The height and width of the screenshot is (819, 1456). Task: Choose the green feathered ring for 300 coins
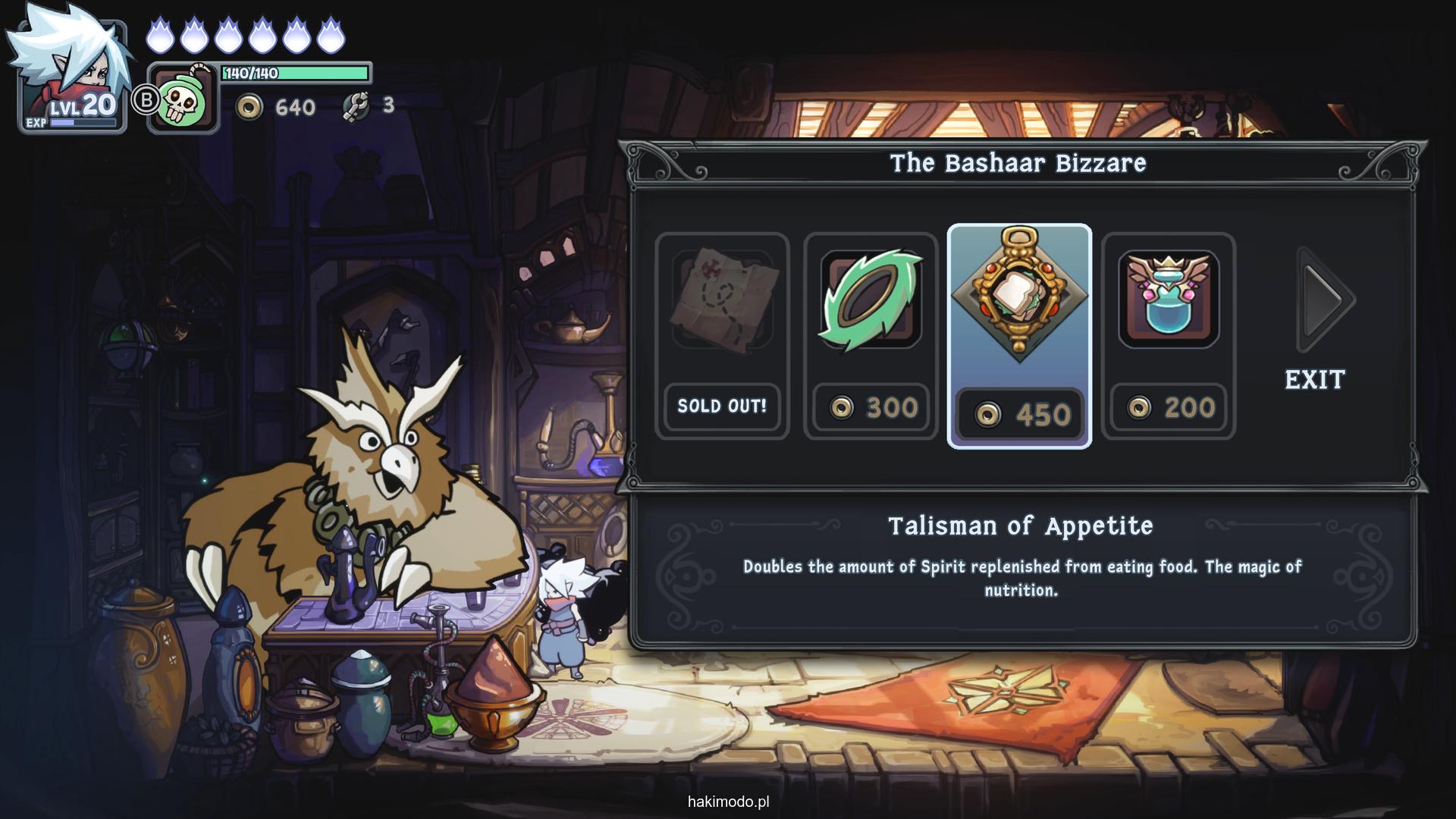[871, 335]
